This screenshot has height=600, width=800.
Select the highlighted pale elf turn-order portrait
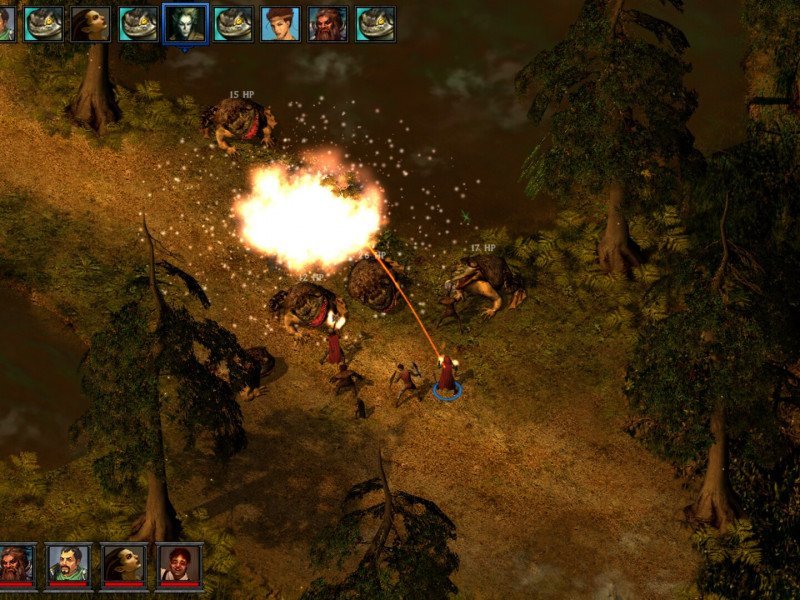pyautogui.click(x=185, y=23)
